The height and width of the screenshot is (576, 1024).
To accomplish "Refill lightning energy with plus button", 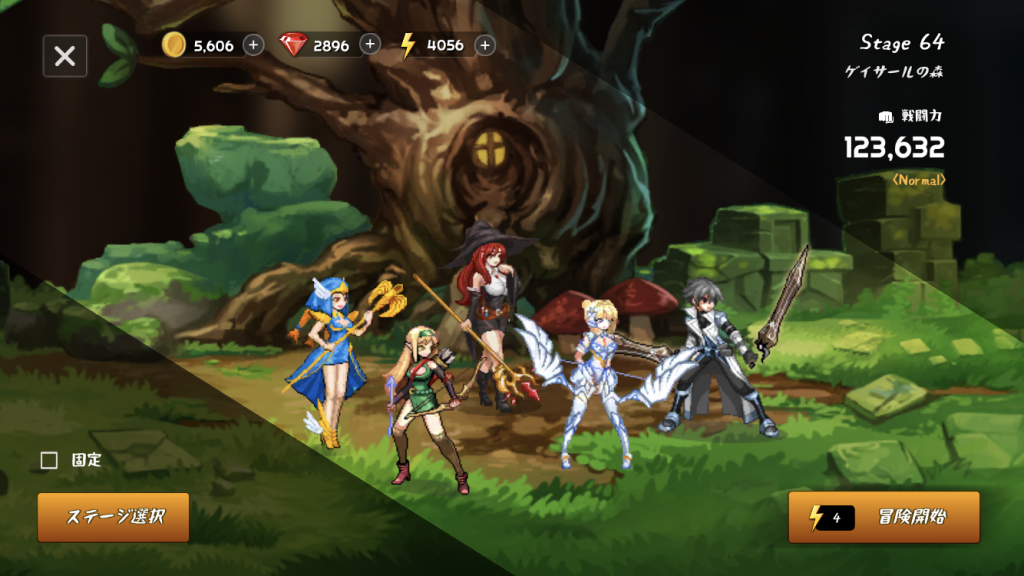I will (485, 45).
